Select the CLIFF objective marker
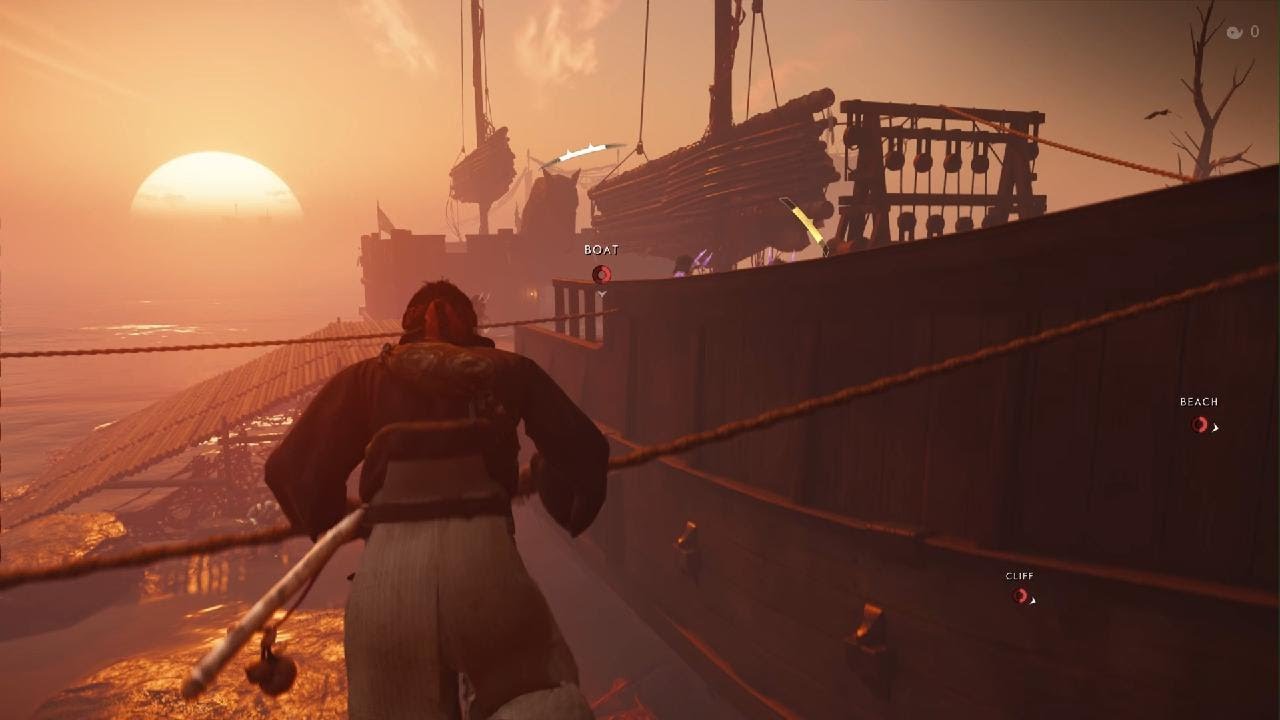Viewport: 1280px width, 720px height. click(x=1020, y=596)
